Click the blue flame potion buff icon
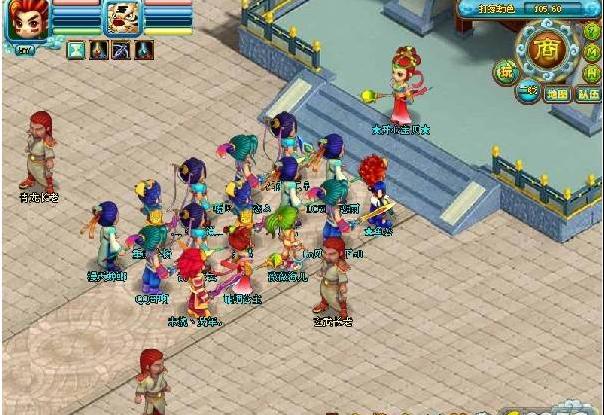The width and height of the screenshot is (604, 415). pos(144,49)
